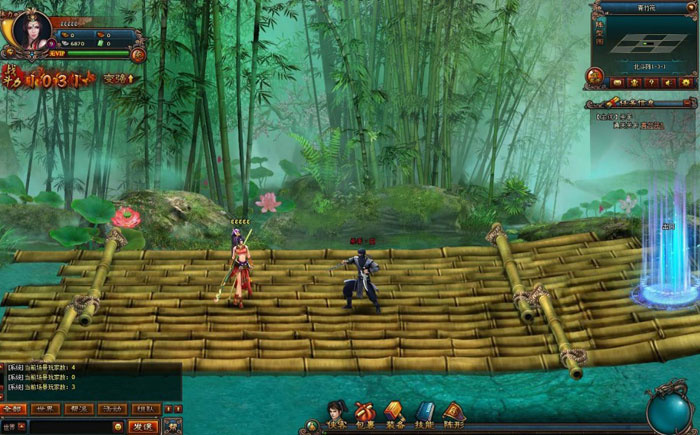Open the 包裹 bag icon

coord(366,413)
